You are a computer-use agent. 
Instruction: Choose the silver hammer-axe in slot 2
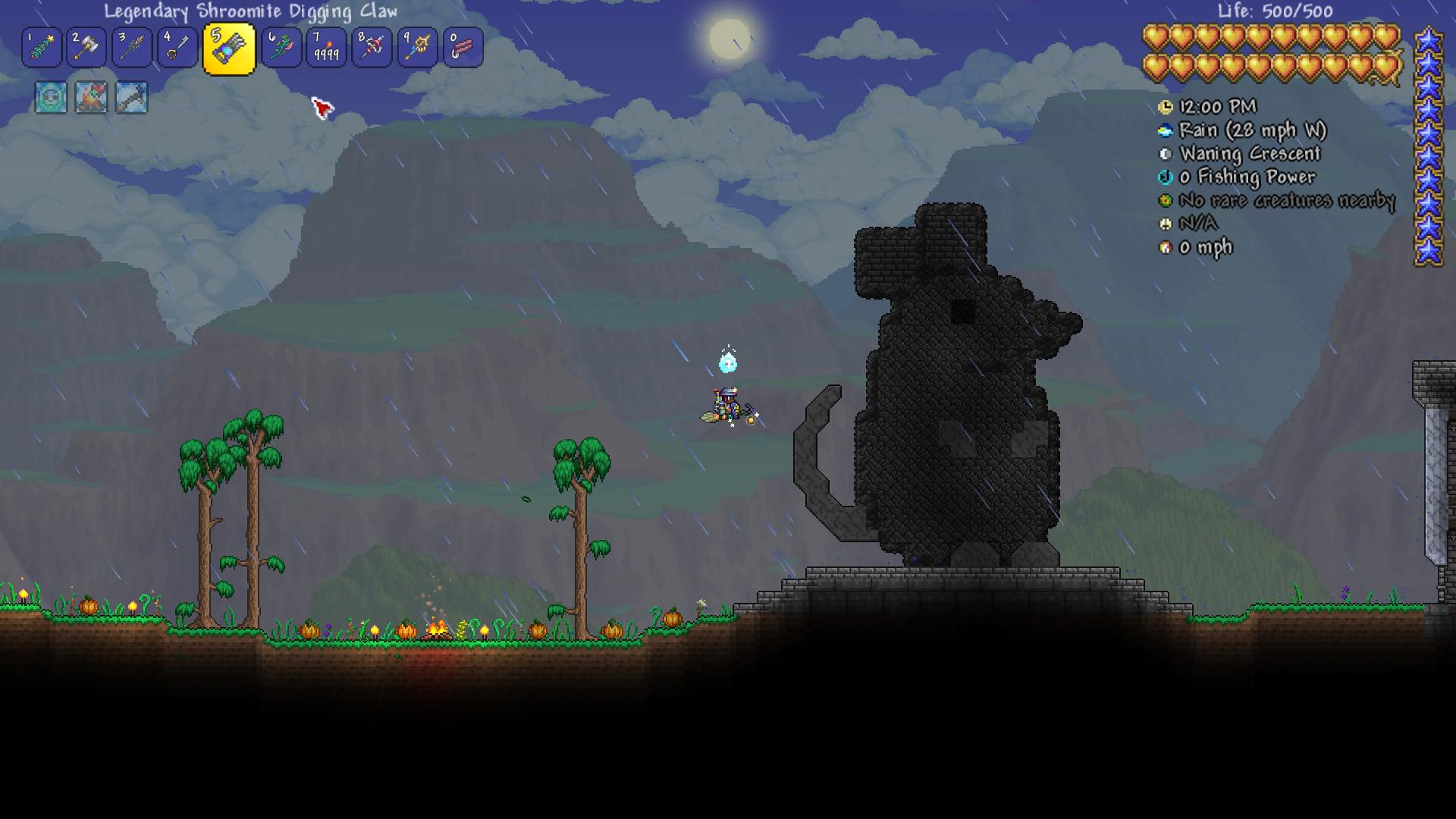click(86, 49)
